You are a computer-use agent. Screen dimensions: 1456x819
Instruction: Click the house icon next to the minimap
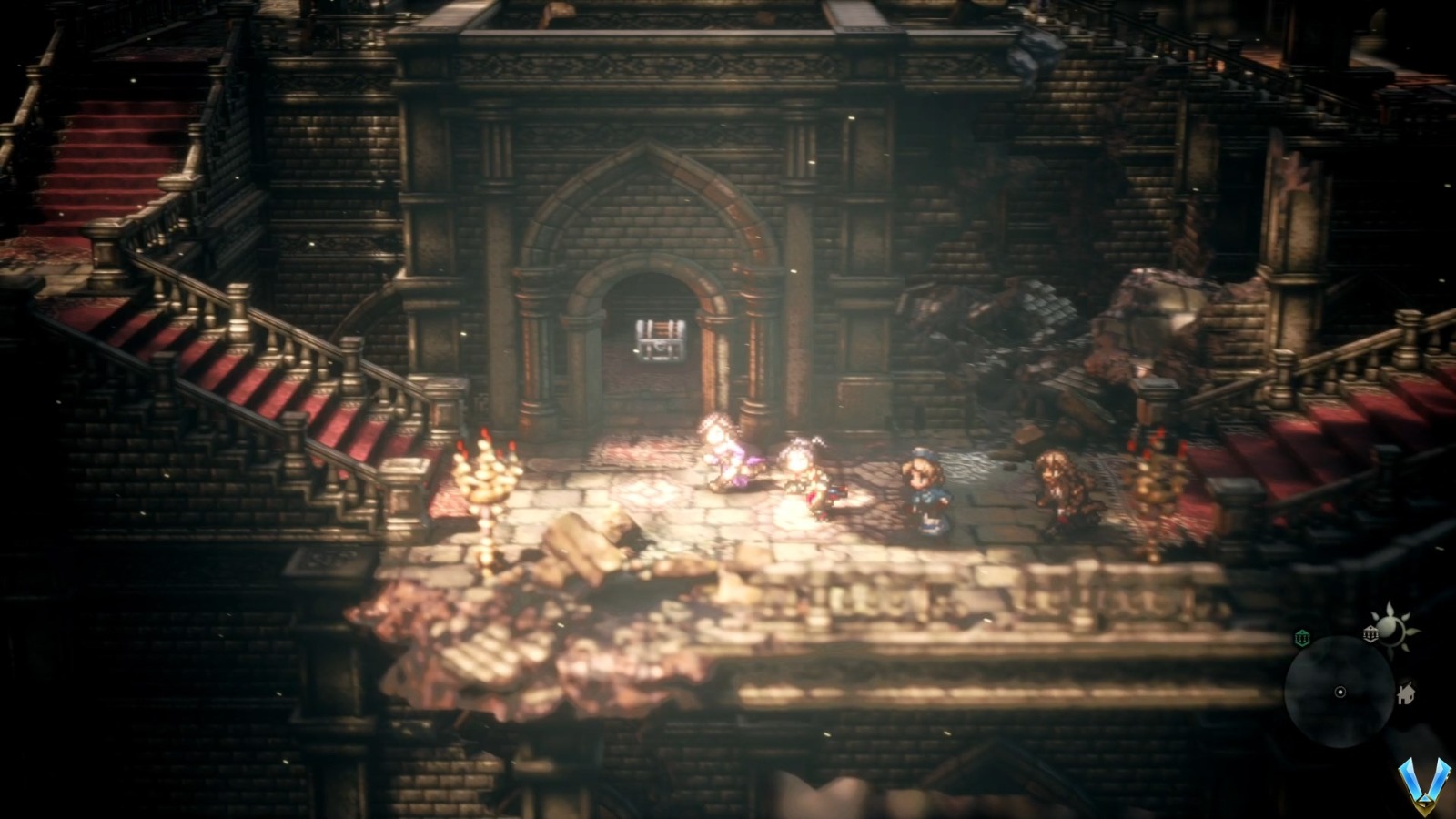tap(1406, 692)
